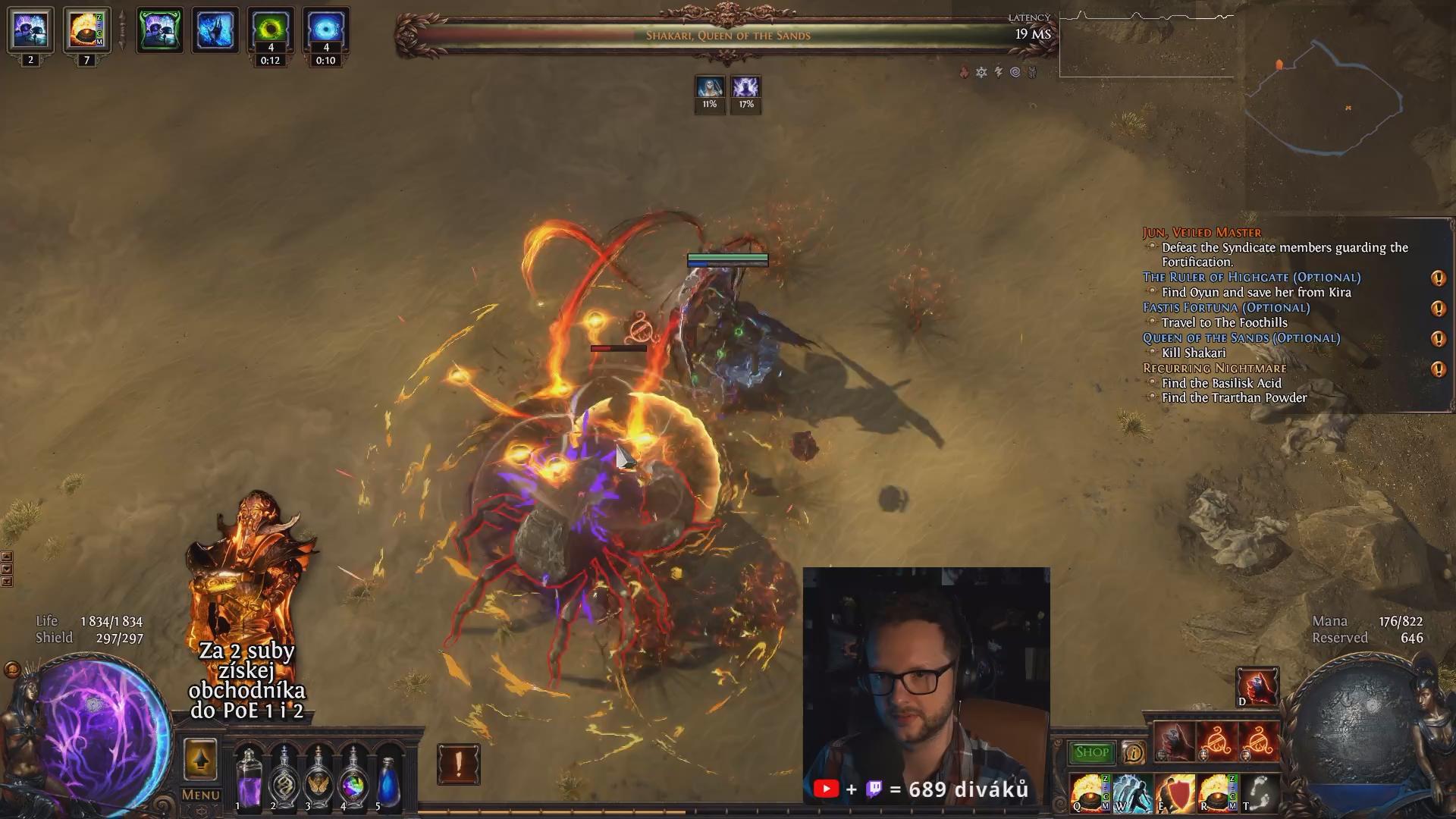Open the green Shop button
The image size is (1456, 819).
(1091, 752)
